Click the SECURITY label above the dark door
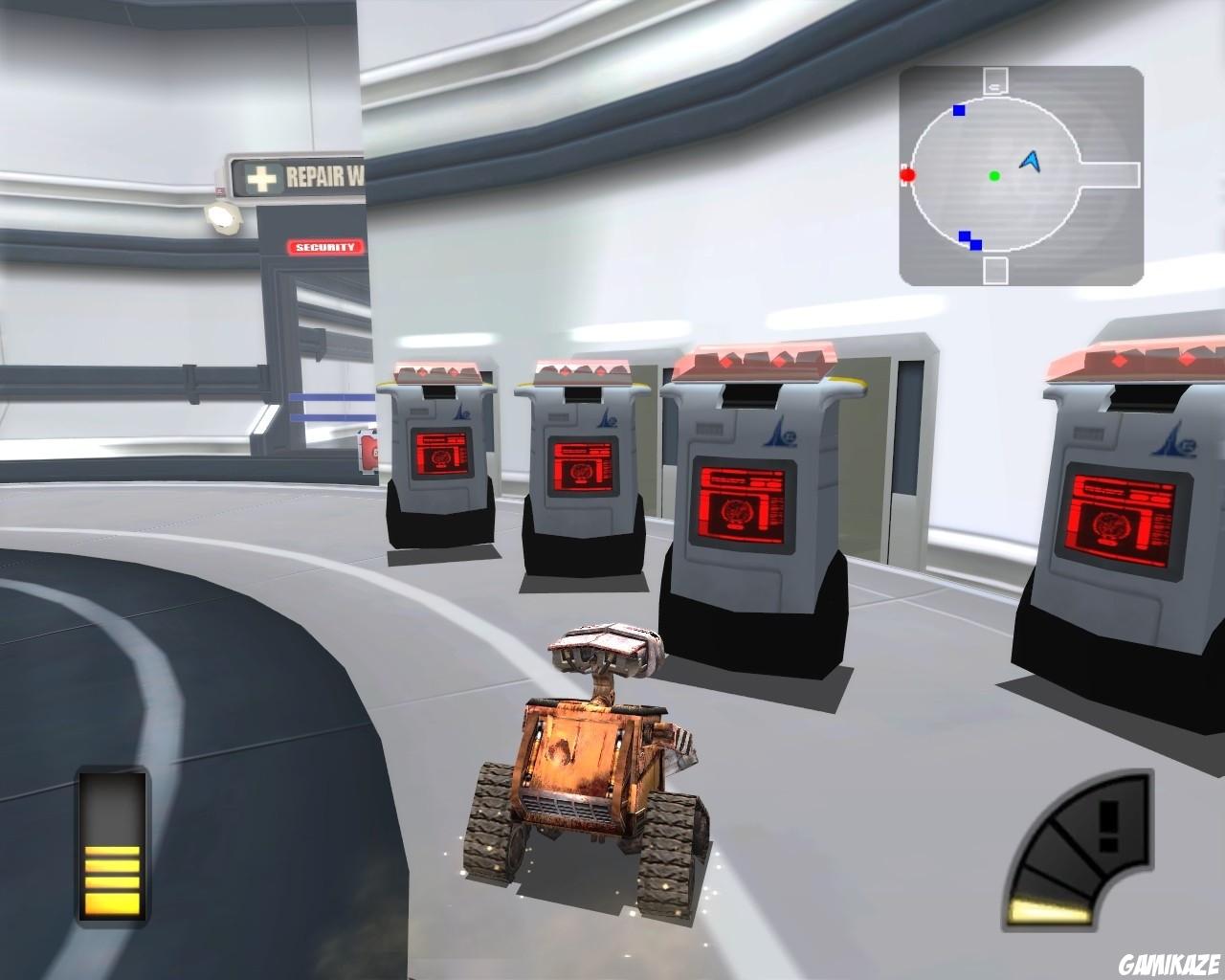 [x=325, y=248]
